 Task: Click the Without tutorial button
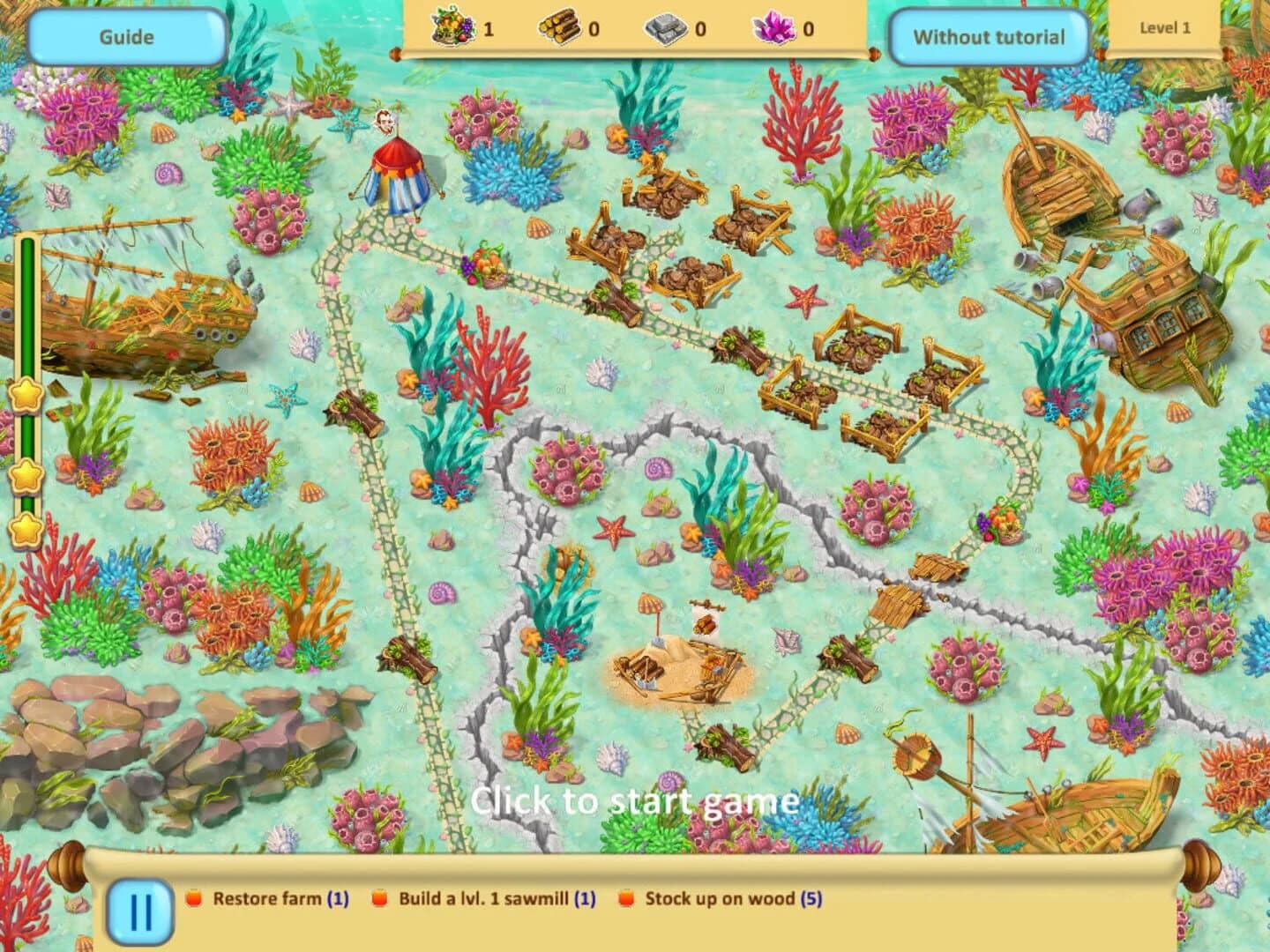[x=989, y=38]
